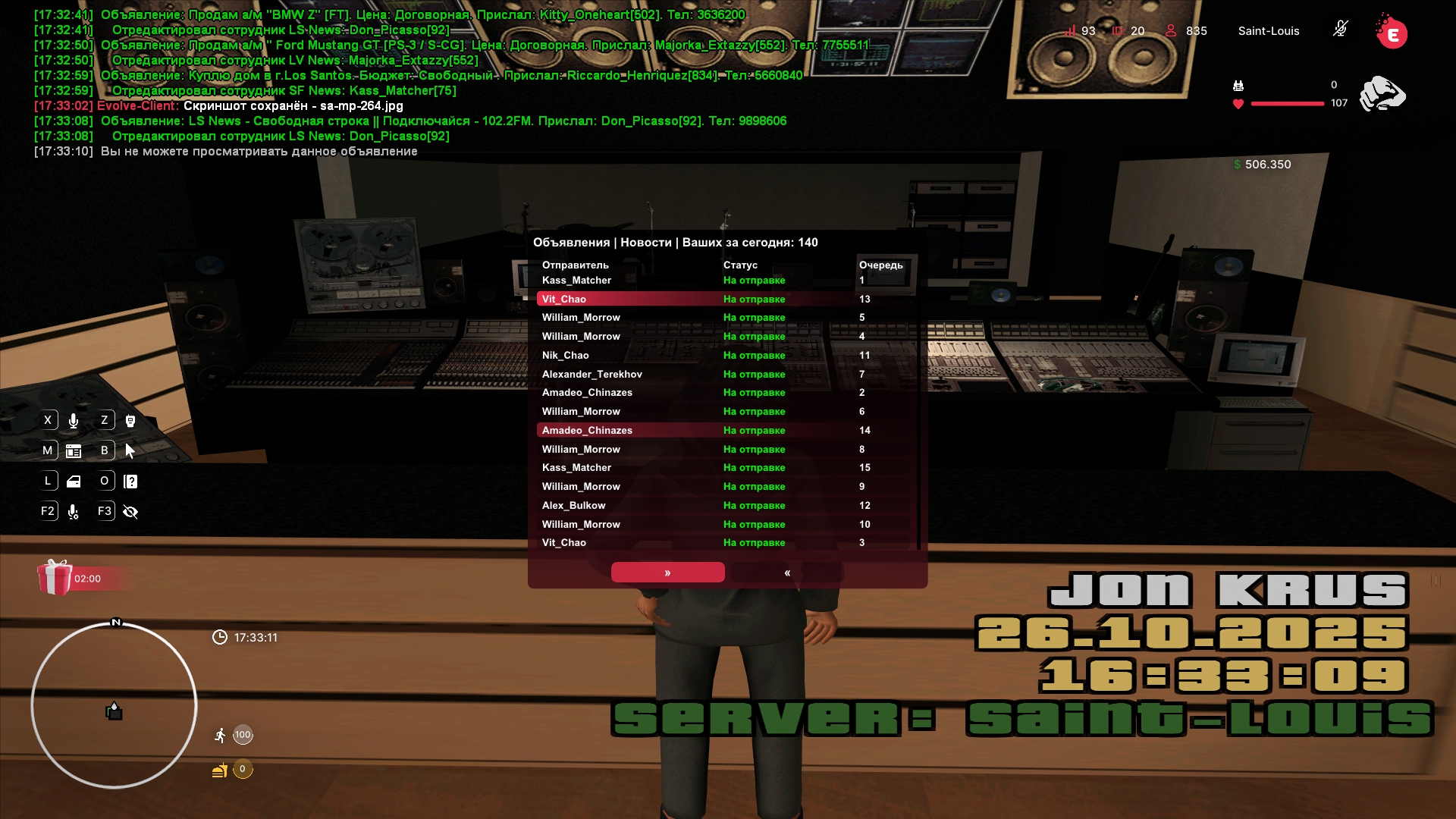This screenshot has width=1456, height=819.
Task: Choose the Nik_Chao announcement row
Action: 726,356
